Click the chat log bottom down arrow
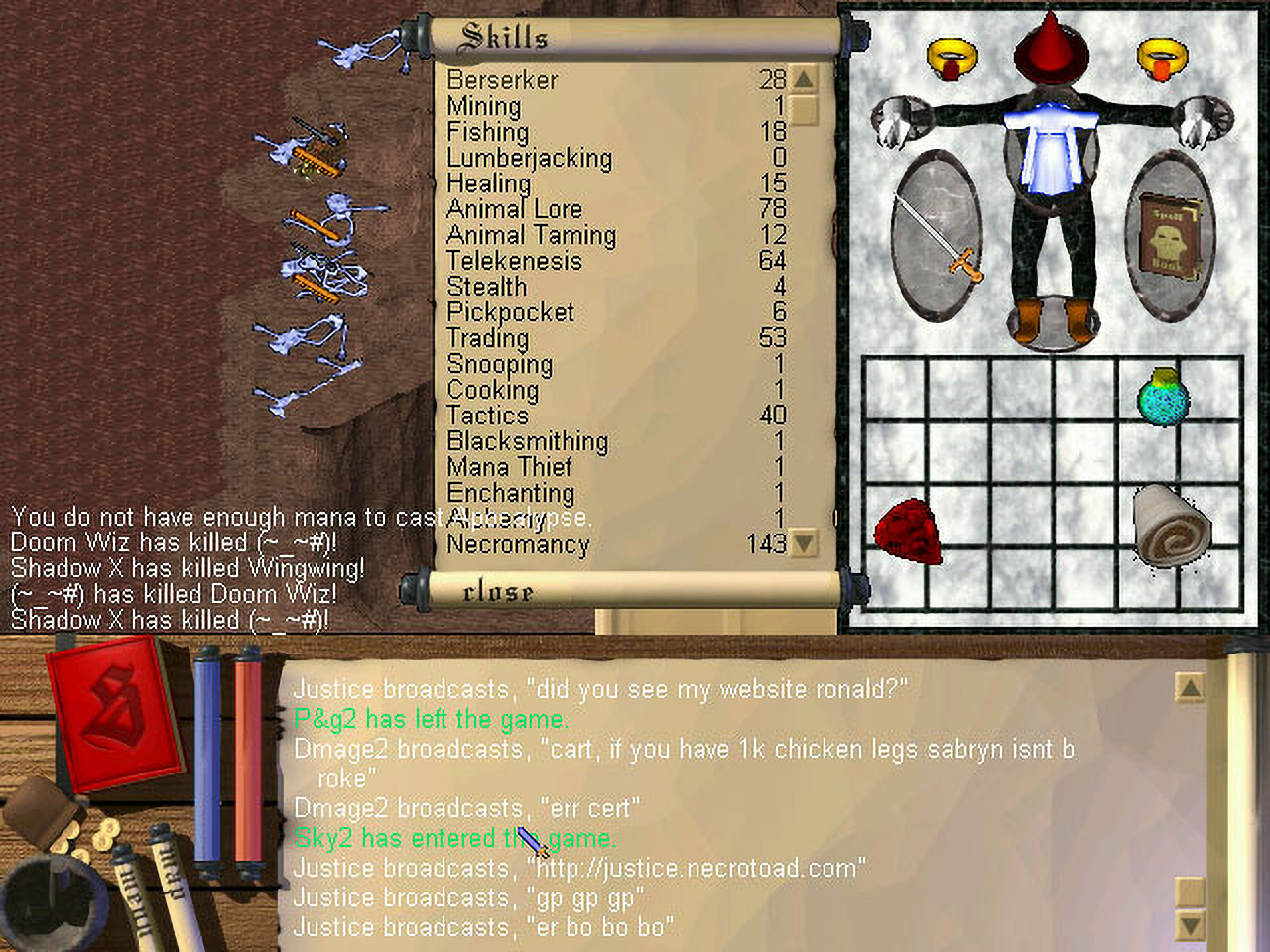1270x952 pixels. coord(1189,926)
